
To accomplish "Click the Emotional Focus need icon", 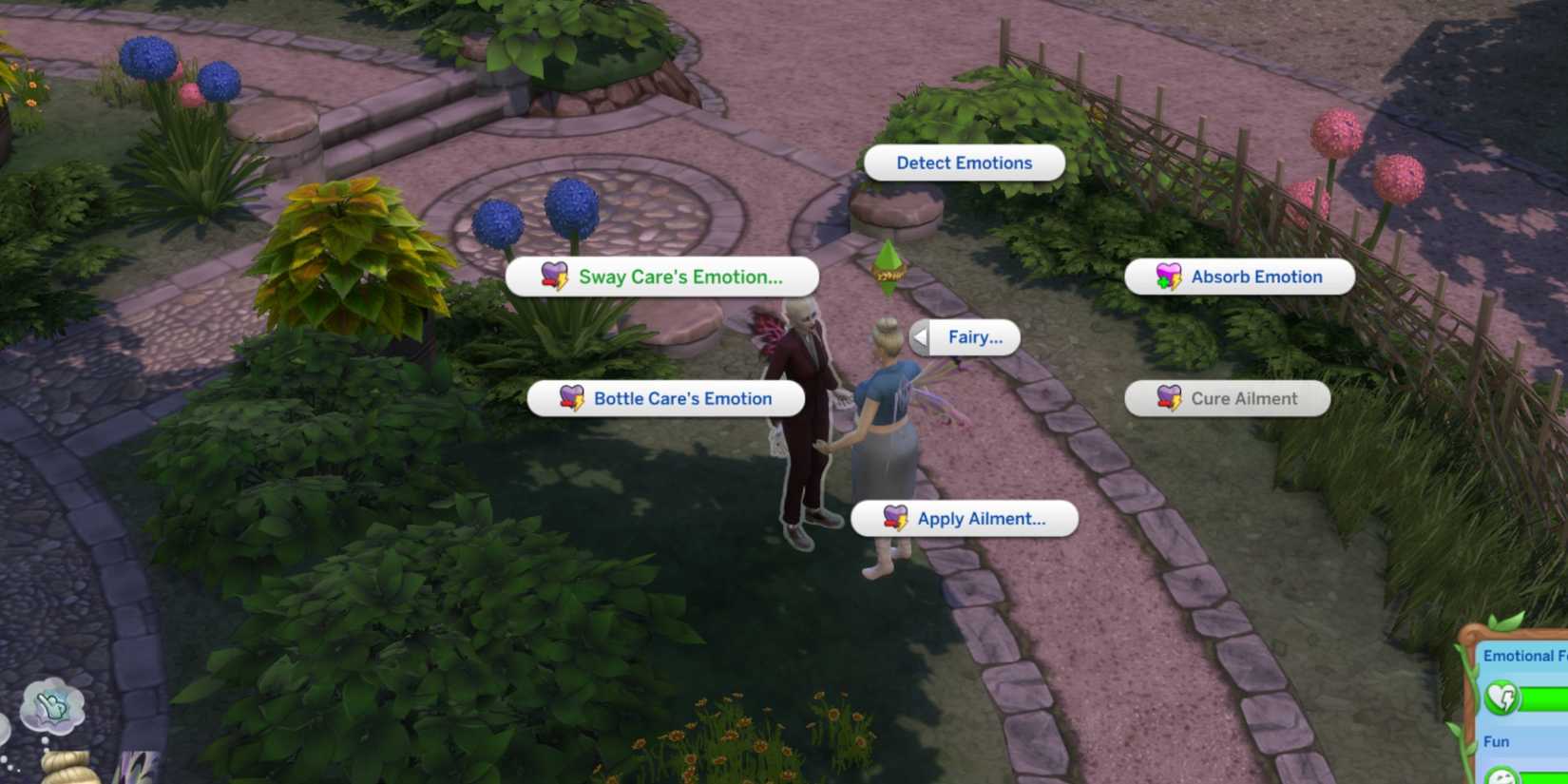I will point(1502,696).
